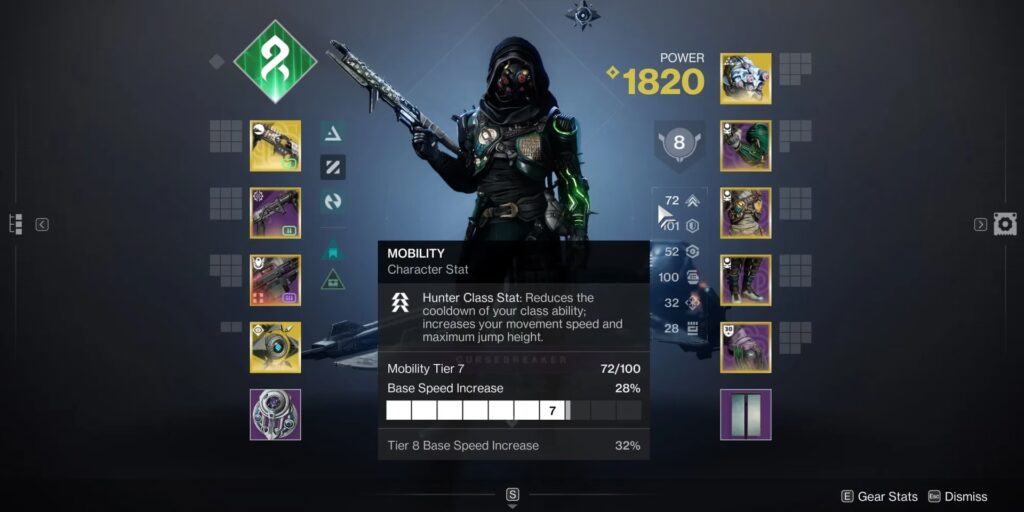Open the rank 8 season badge
The image size is (1024, 512).
coord(679,143)
